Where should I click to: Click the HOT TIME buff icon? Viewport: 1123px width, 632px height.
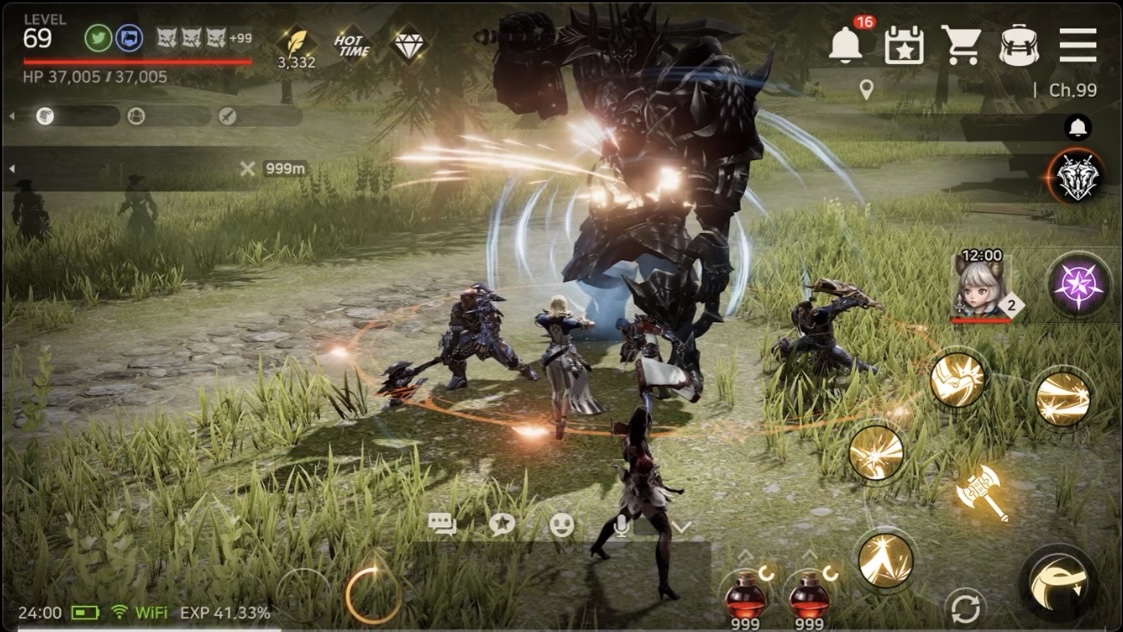click(352, 45)
